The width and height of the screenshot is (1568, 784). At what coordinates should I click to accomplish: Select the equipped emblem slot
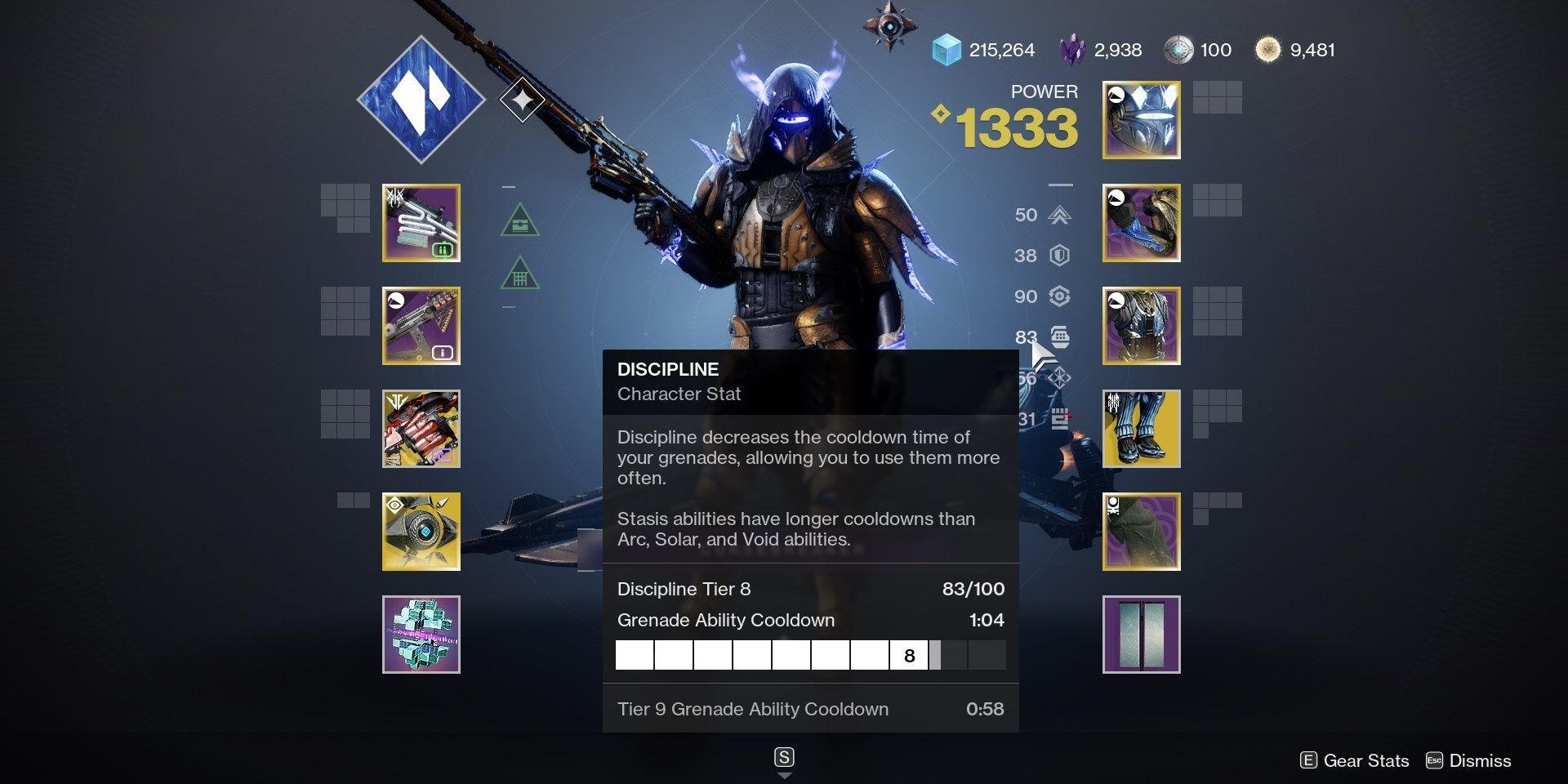coord(1140,635)
